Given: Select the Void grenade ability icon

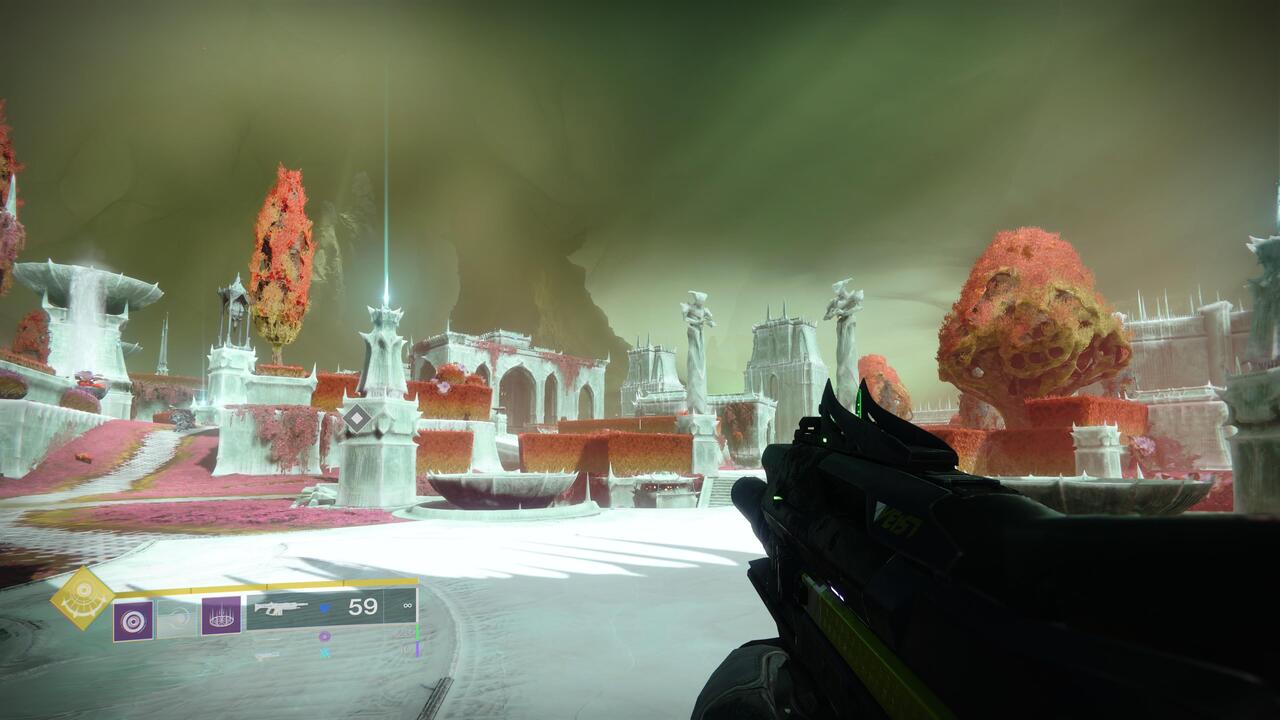Looking at the screenshot, I should (x=133, y=619).
